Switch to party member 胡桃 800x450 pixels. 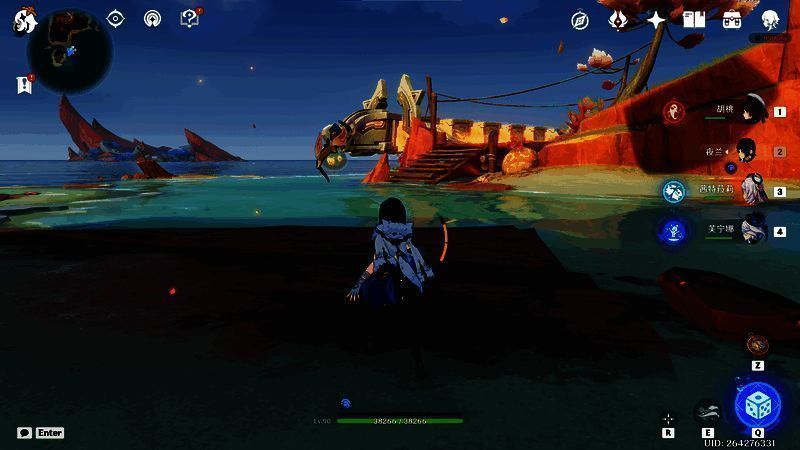(745, 110)
